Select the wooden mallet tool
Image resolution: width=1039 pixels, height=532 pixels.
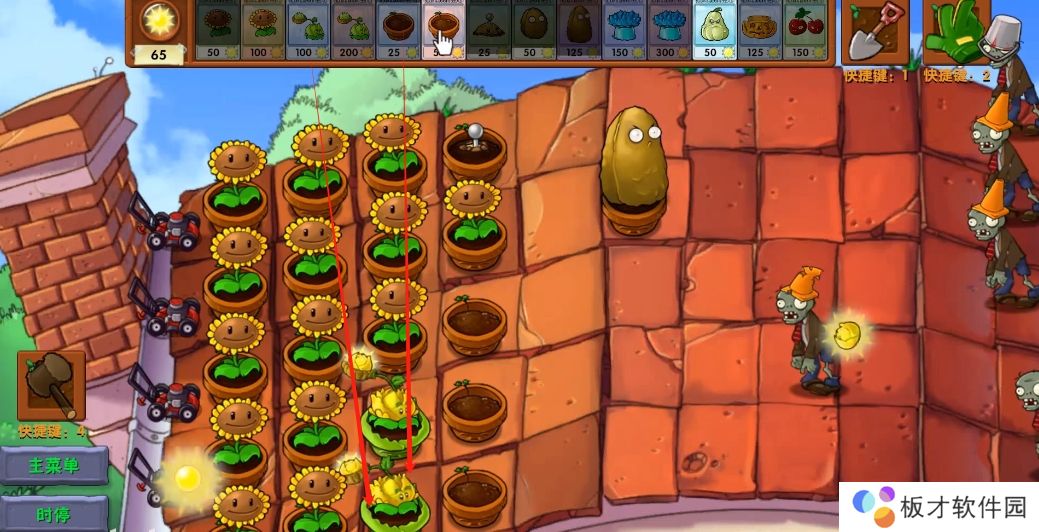pos(51,384)
